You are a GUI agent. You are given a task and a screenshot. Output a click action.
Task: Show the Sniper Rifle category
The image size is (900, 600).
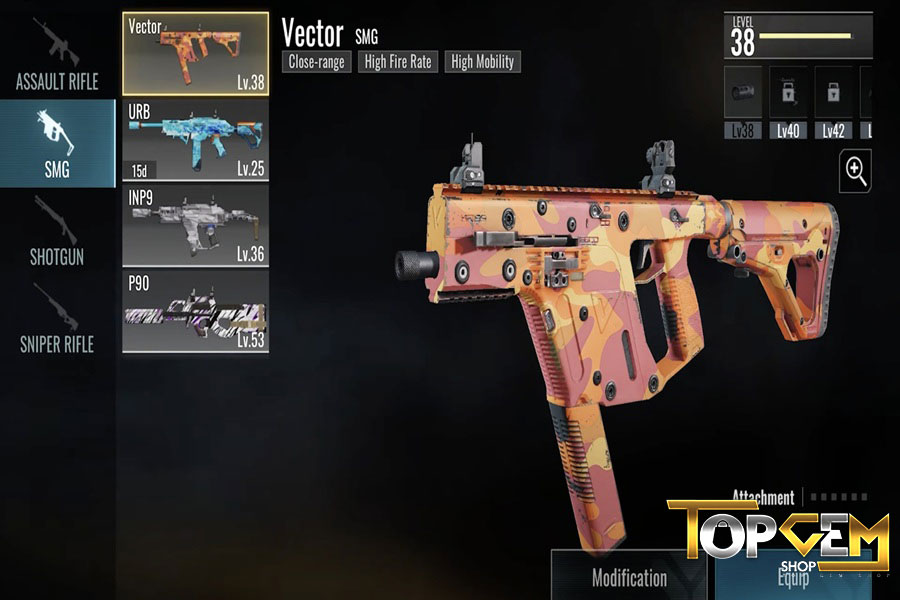[x=56, y=318]
